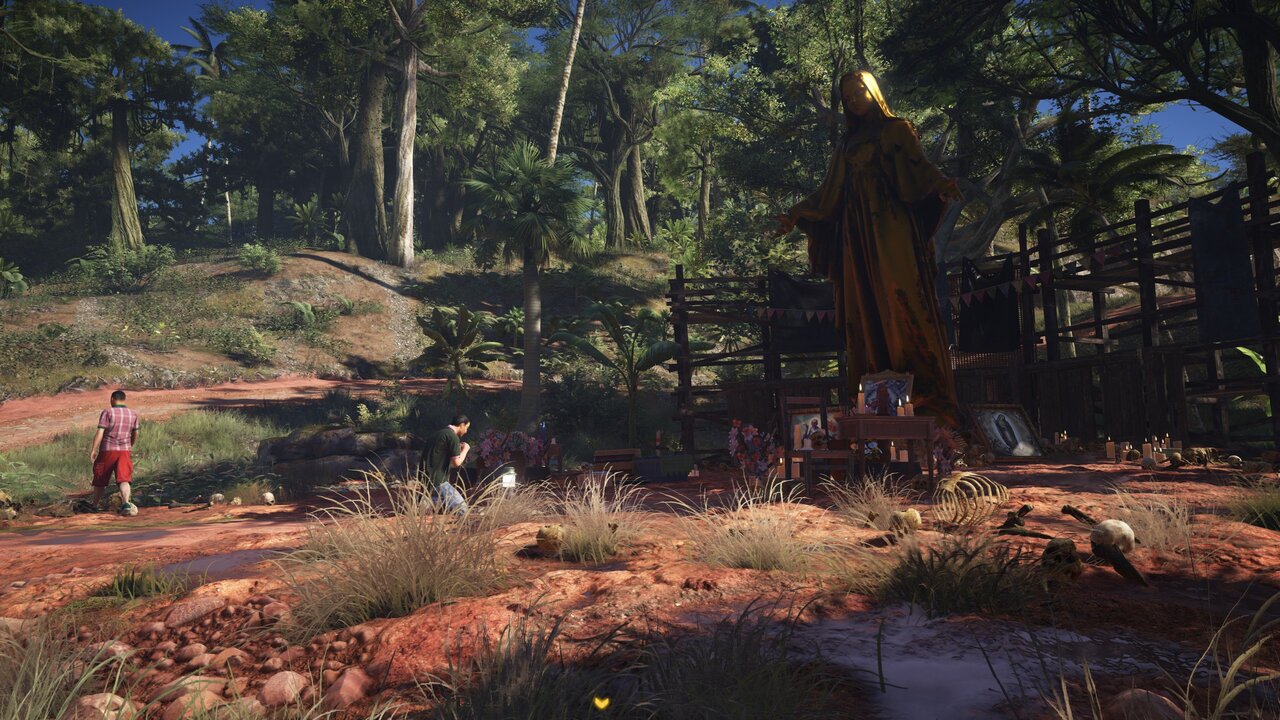Click the yellow chevron objective marker
The width and height of the screenshot is (1280, 720).
(600, 703)
